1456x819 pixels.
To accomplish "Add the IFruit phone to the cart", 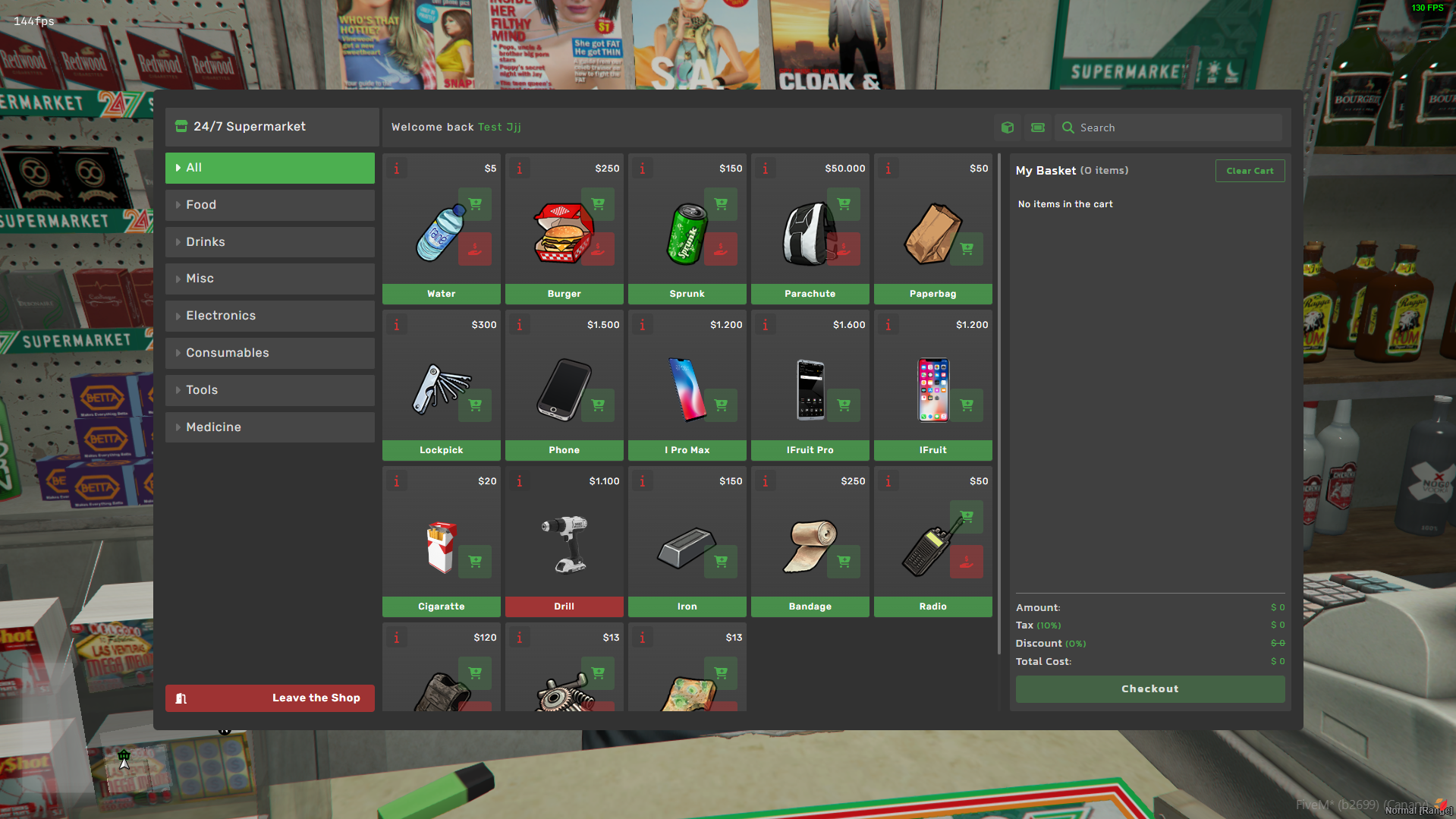I will (x=967, y=405).
